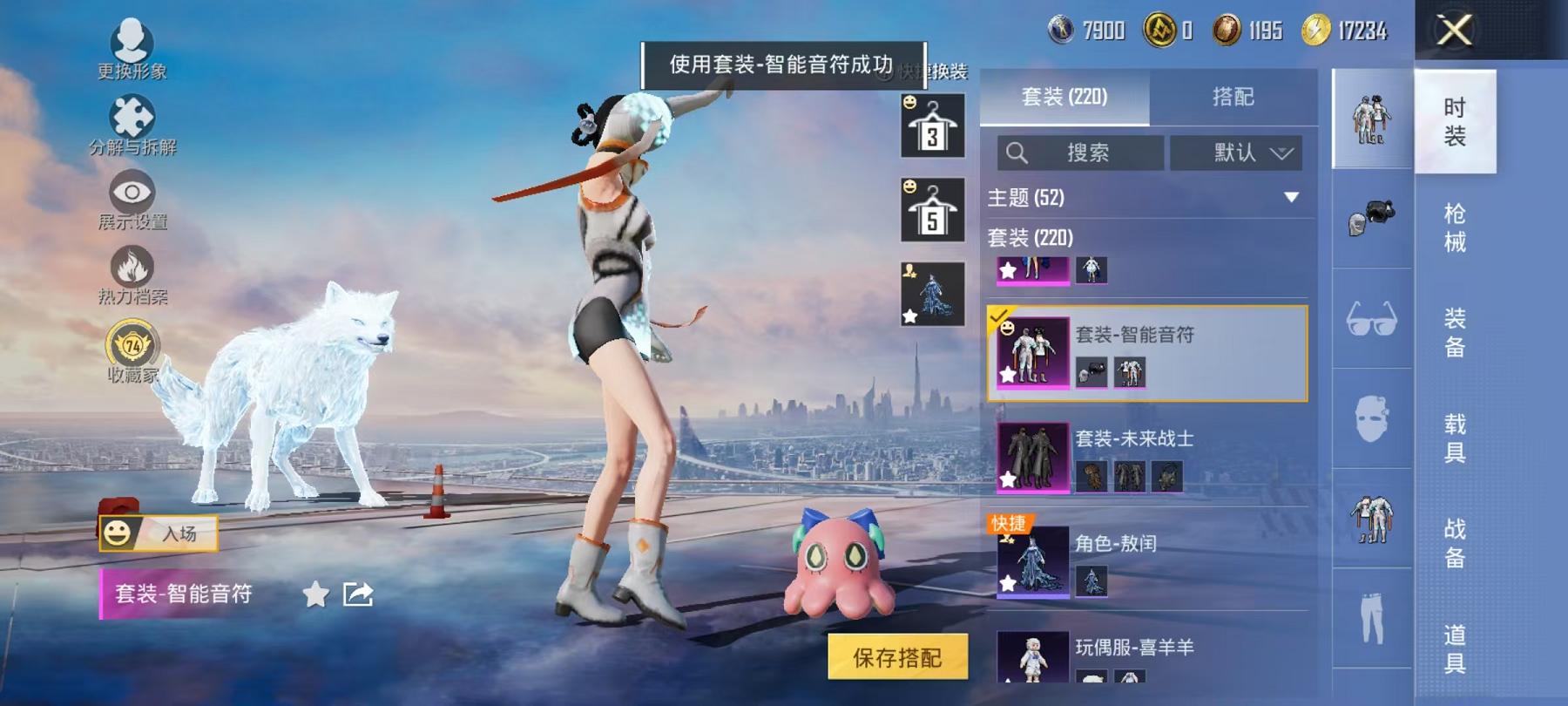This screenshot has height=706, width=1568.
Task: Open the 默认 sorting dropdown
Action: coord(1238,153)
